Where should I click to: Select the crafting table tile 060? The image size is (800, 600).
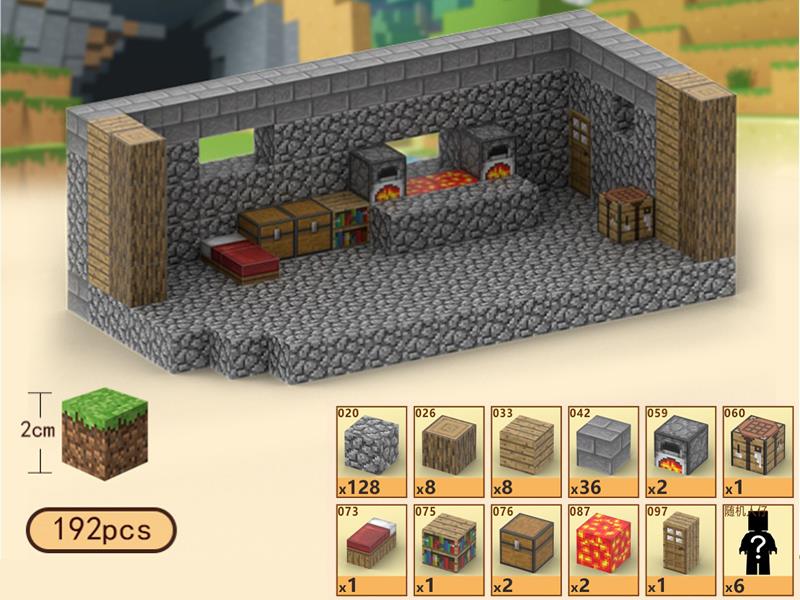point(755,452)
